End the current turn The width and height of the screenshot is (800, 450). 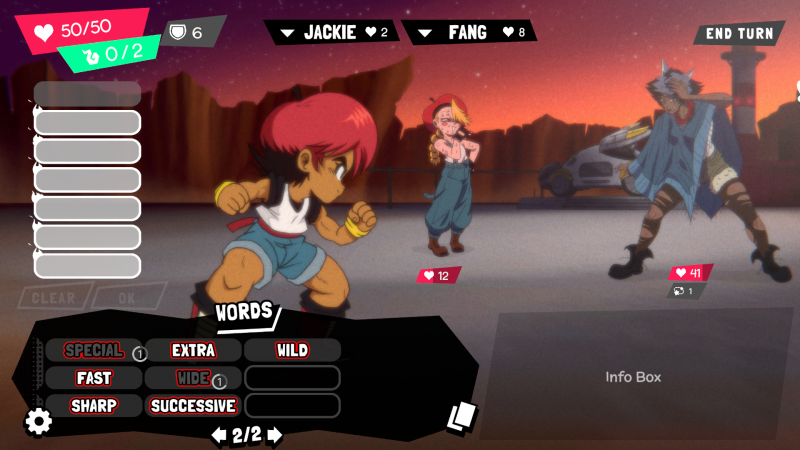coord(739,33)
